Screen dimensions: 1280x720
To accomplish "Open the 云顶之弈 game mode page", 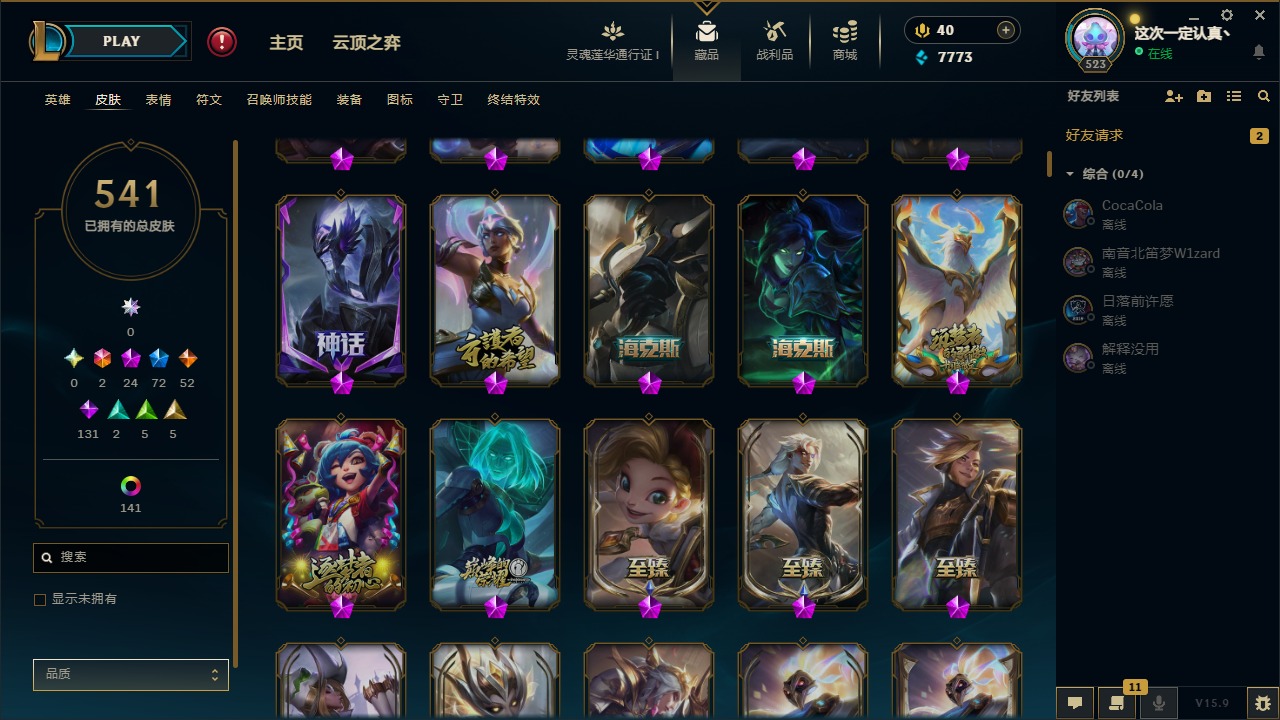I will point(366,43).
